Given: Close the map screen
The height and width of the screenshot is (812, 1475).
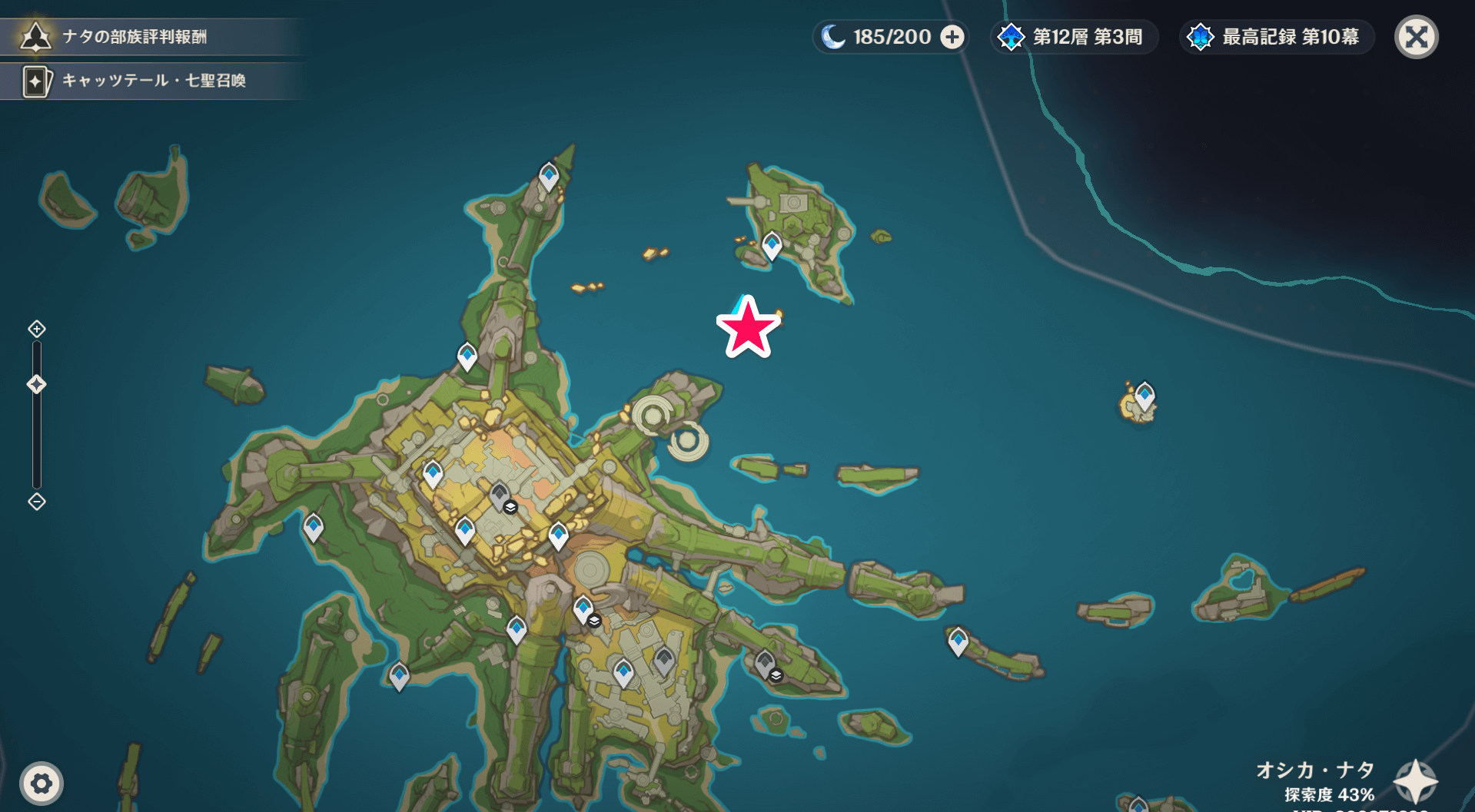Looking at the screenshot, I should pos(1416,37).
